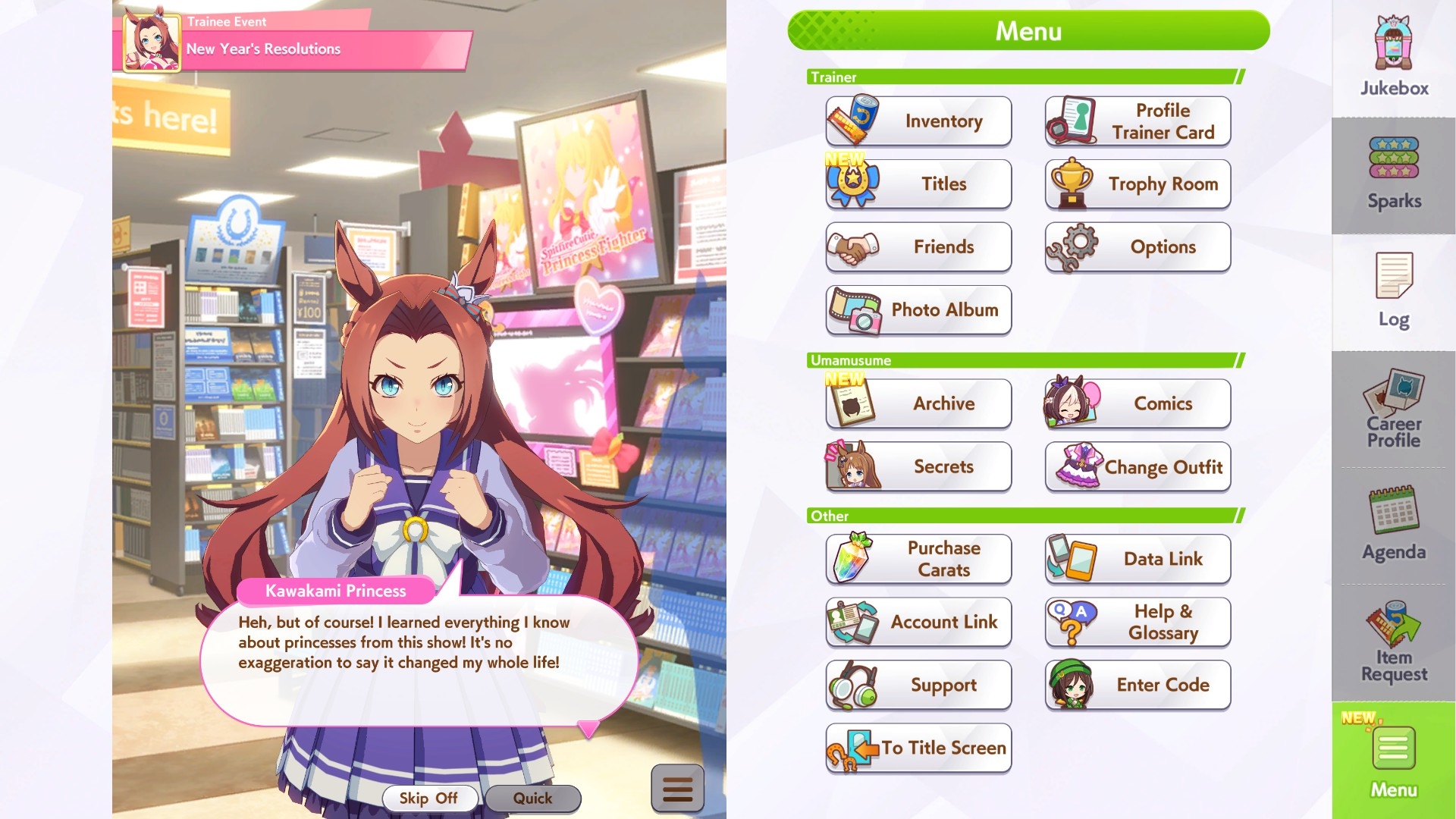Show the dialogue Log
Image resolution: width=1456 pixels, height=819 pixels.
coord(1394,292)
